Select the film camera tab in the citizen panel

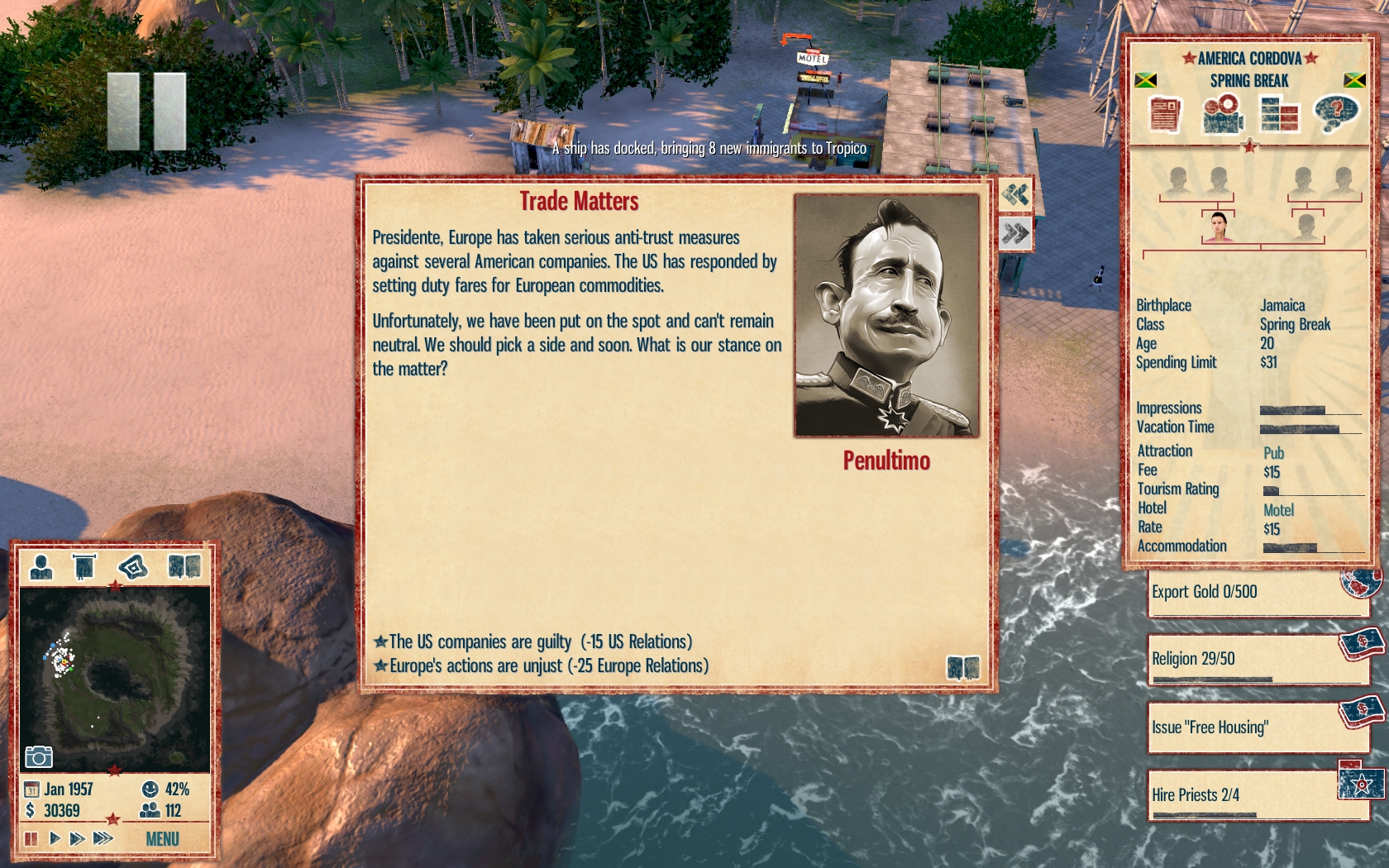tap(1222, 113)
